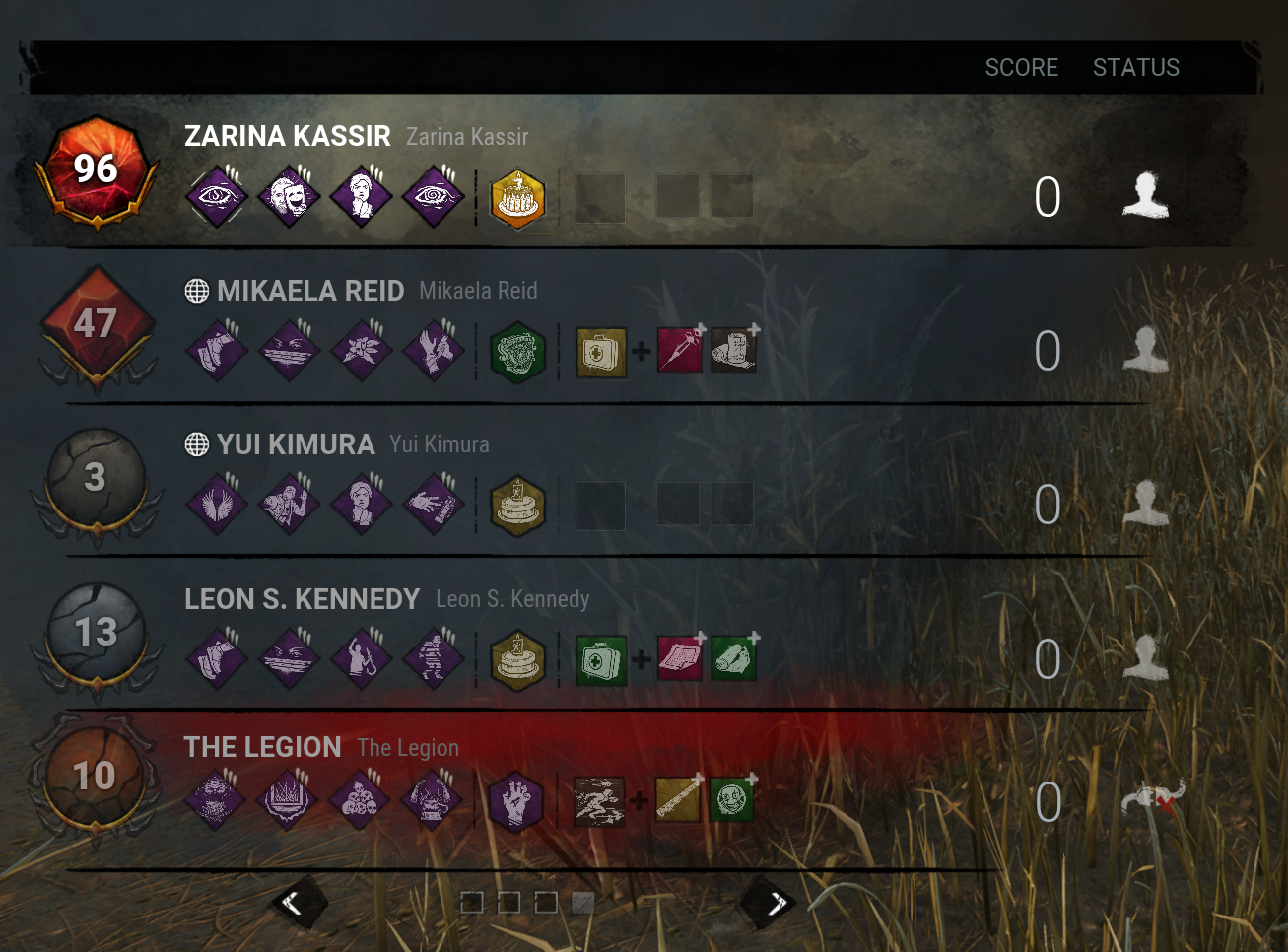Select Leon's green medkit icon
This screenshot has width=1288, height=952.
coord(600,658)
